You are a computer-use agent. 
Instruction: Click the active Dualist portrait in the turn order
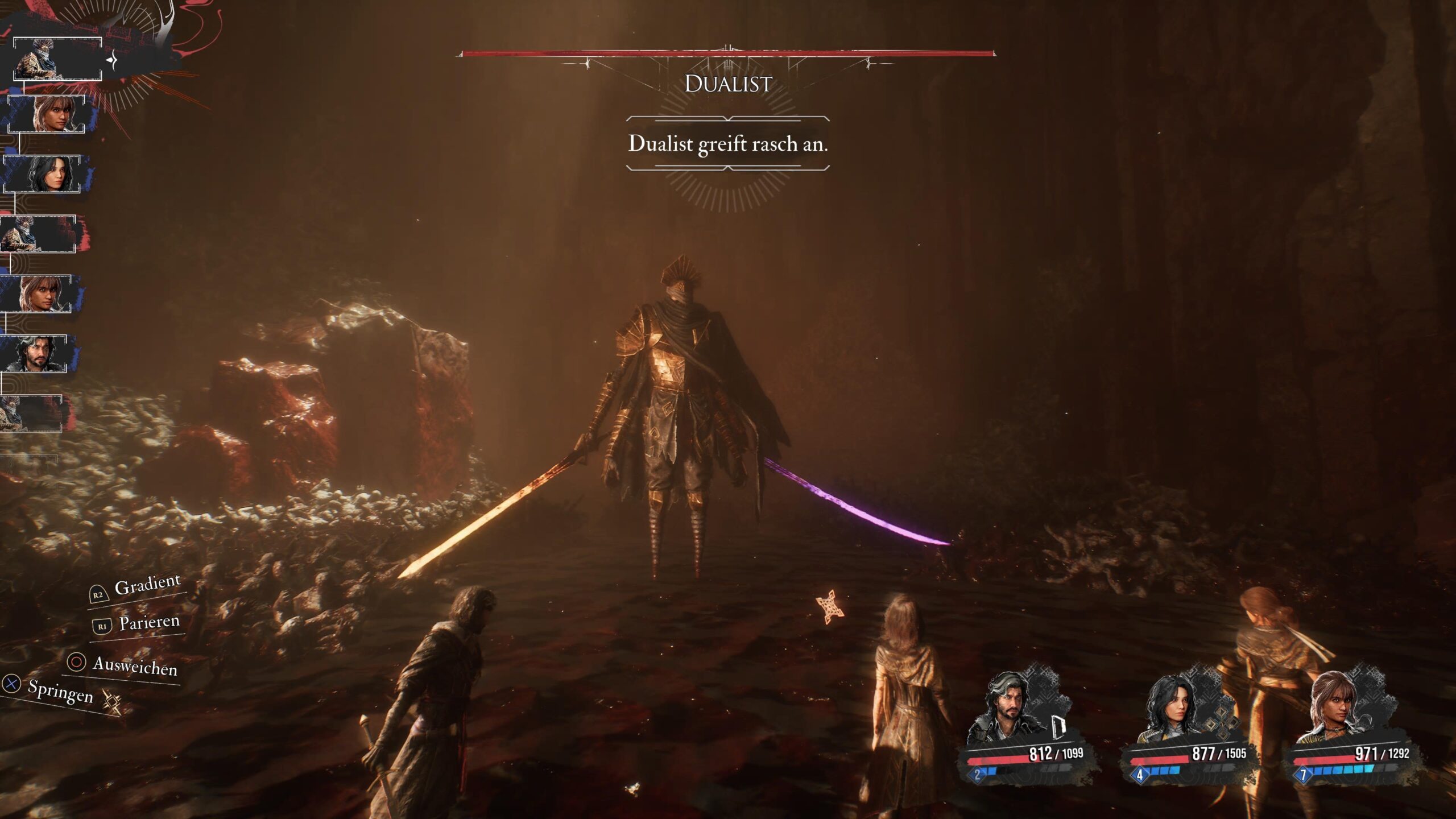[57, 59]
